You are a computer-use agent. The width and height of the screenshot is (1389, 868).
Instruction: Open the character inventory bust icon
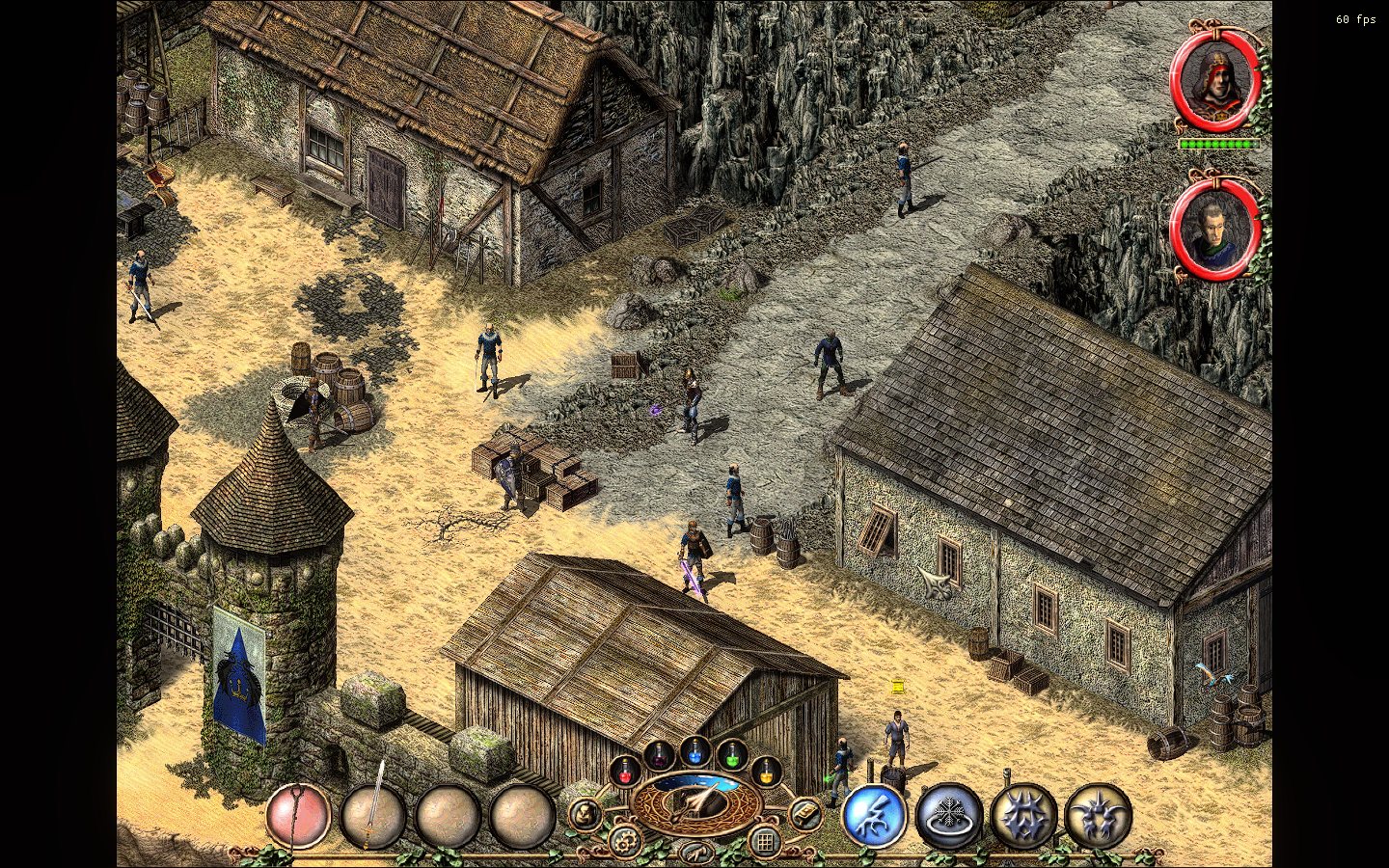(x=585, y=815)
